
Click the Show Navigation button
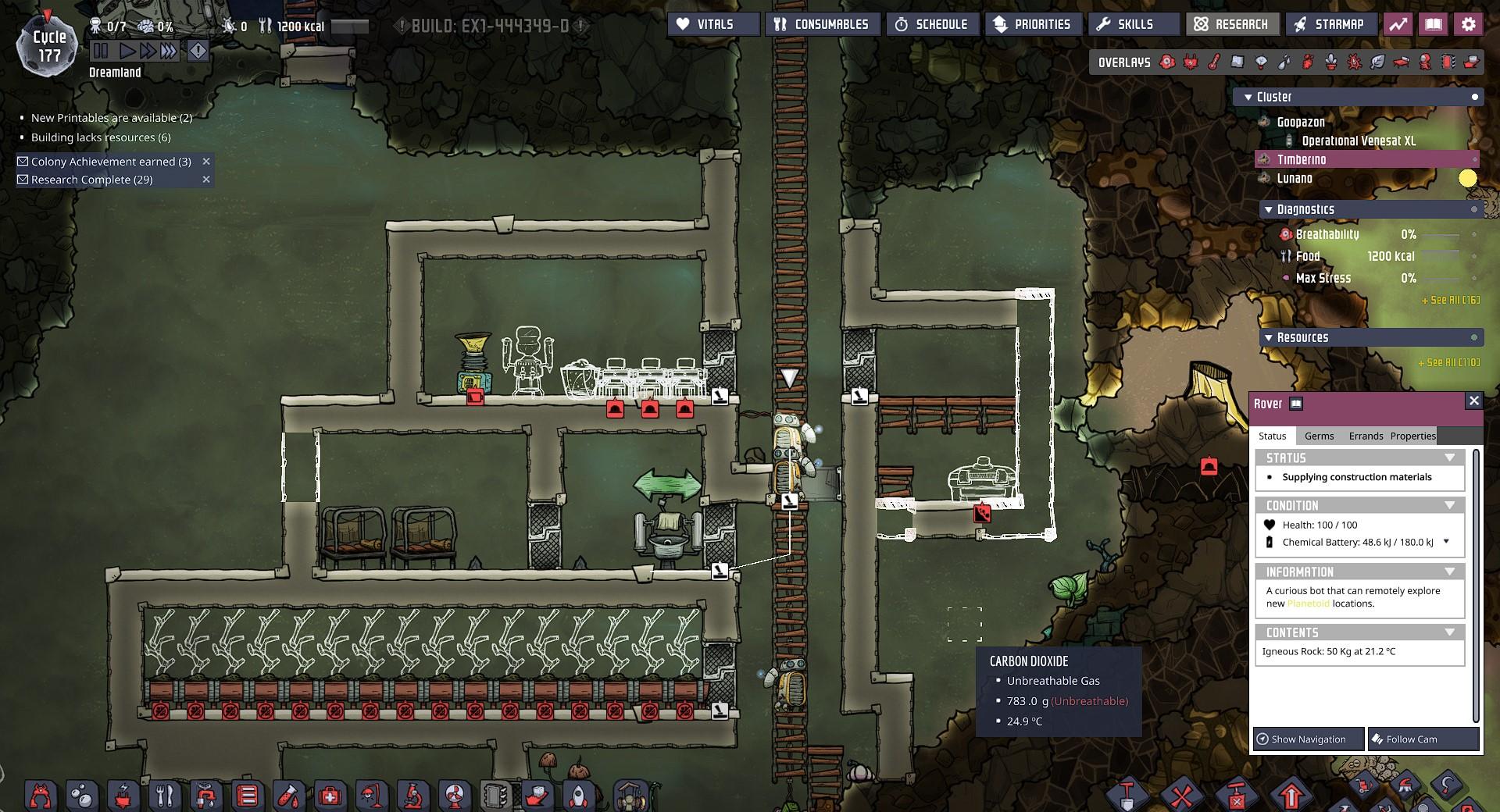(1309, 739)
